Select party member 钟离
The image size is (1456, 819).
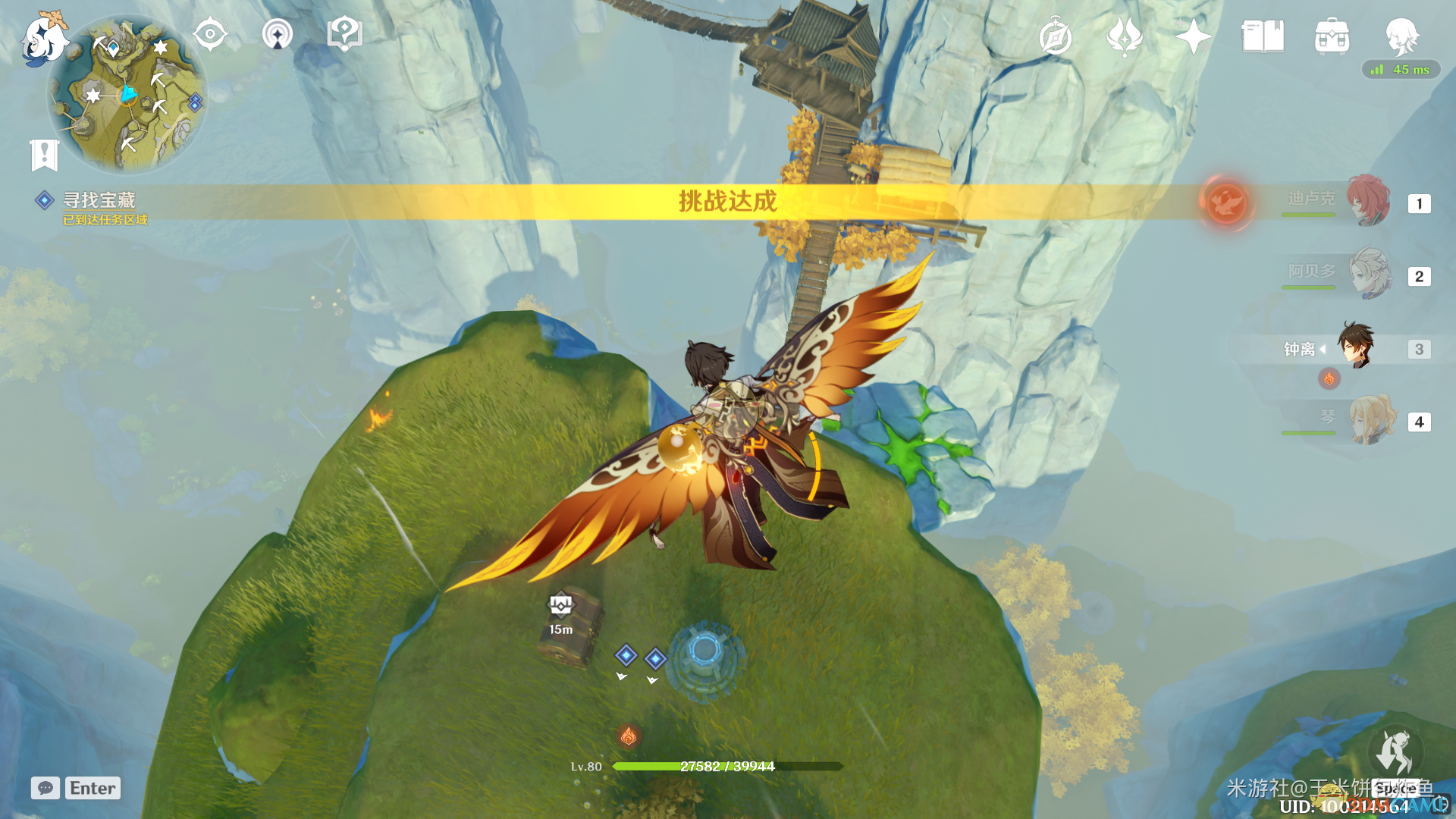pyautogui.click(x=1356, y=347)
